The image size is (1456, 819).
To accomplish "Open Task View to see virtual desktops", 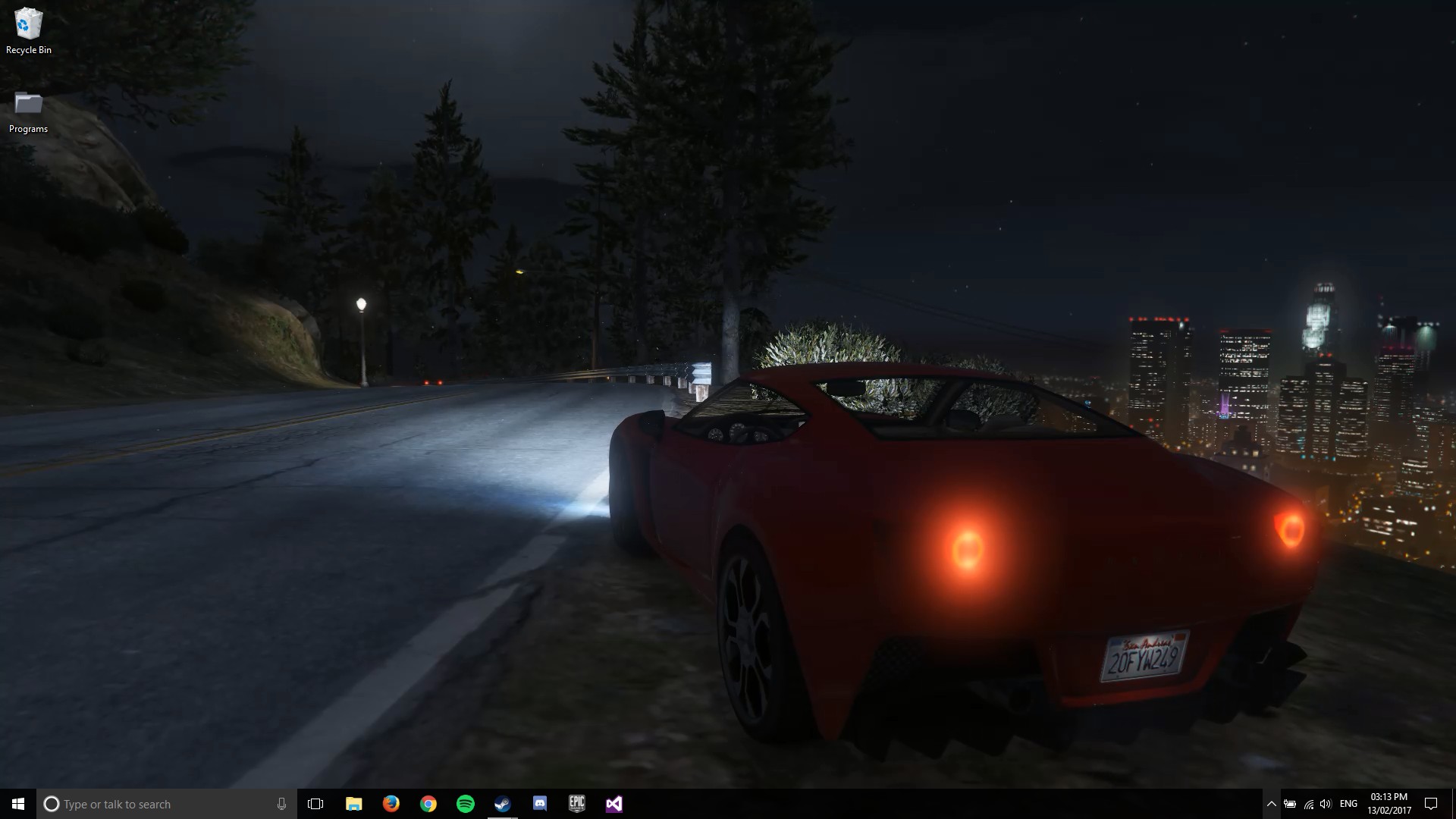I will point(316,803).
